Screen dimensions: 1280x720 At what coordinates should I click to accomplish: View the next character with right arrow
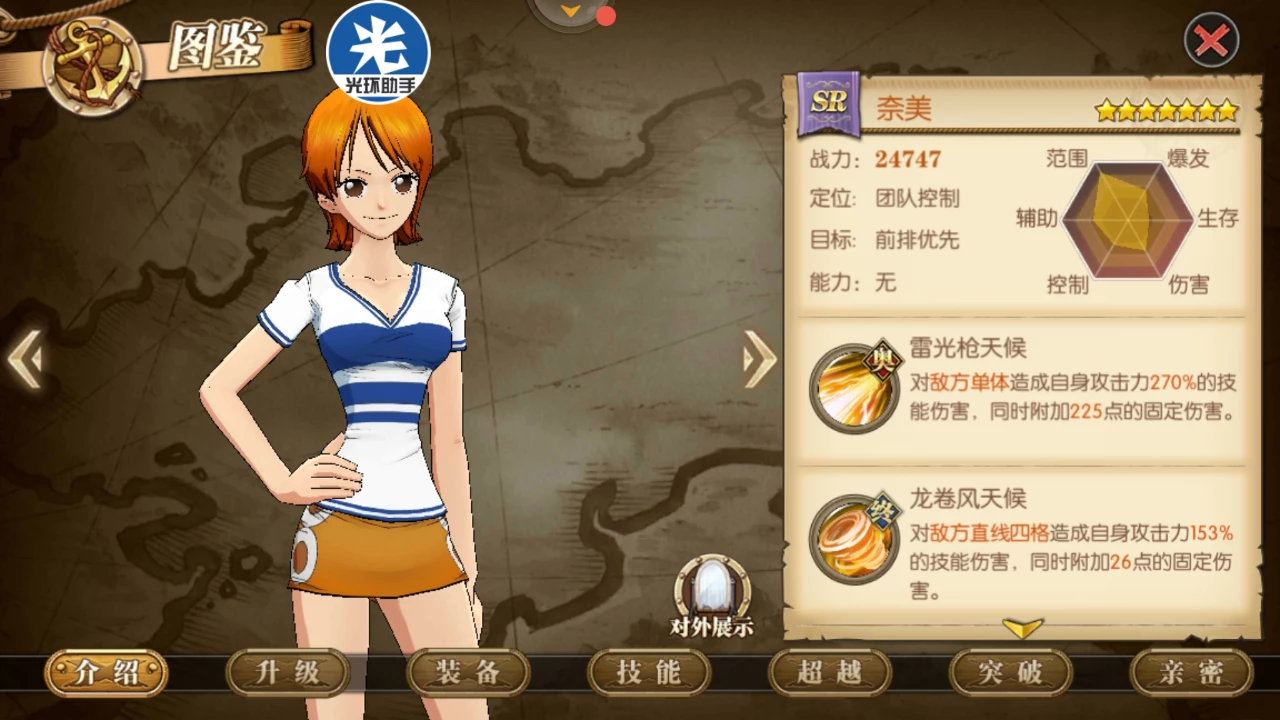pyautogui.click(x=759, y=359)
